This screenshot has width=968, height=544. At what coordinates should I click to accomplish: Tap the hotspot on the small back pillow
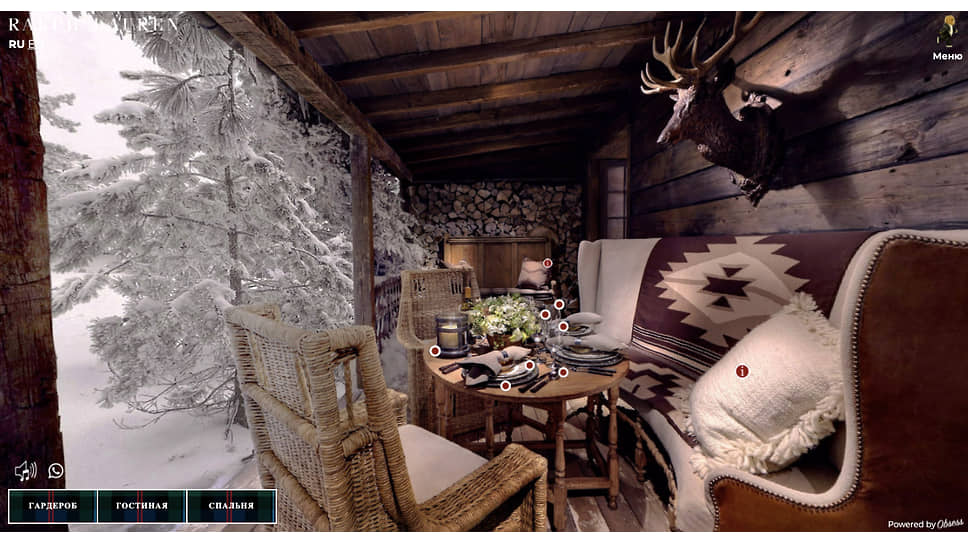(x=547, y=263)
